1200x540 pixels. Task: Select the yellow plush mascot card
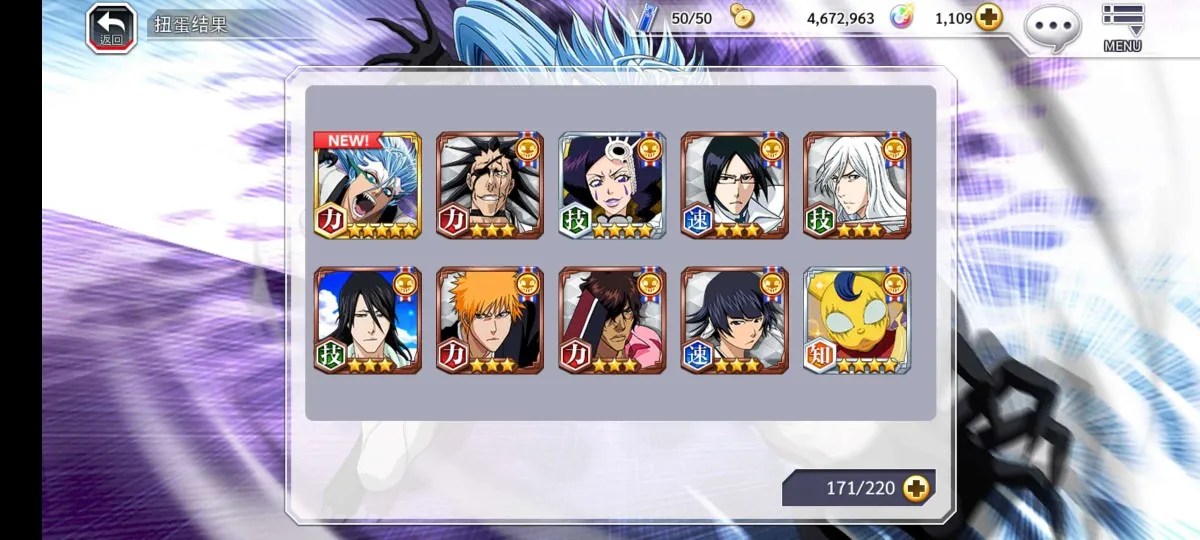[x=857, y=320]
